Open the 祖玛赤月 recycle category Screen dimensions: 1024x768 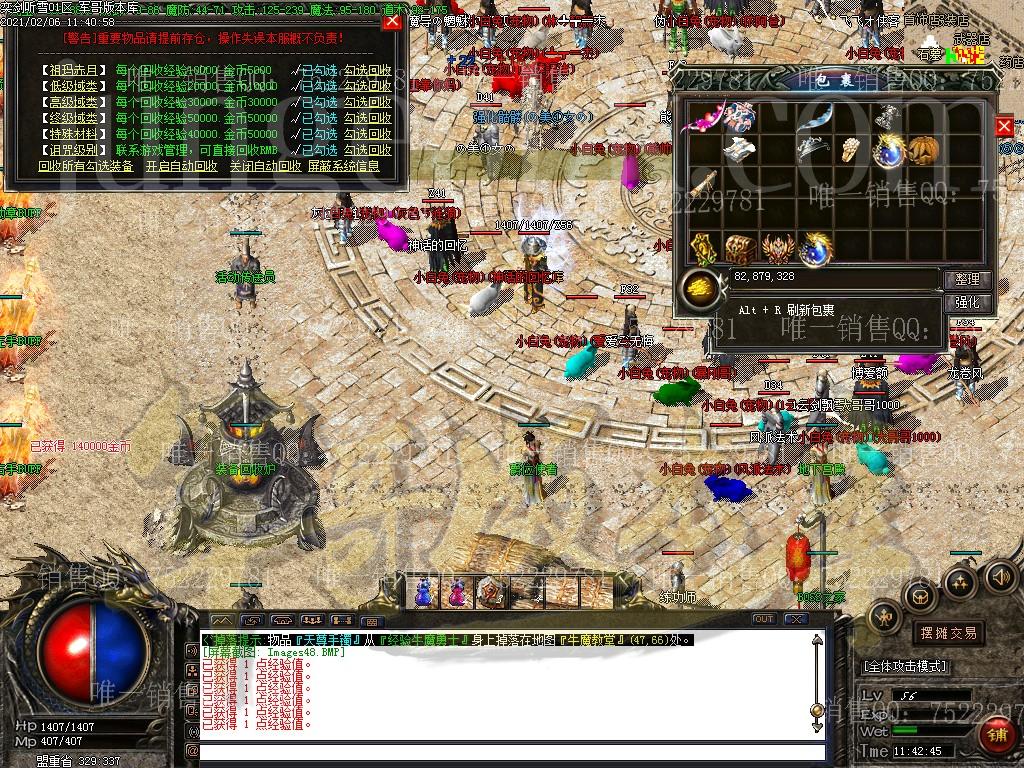click(74, 71)
